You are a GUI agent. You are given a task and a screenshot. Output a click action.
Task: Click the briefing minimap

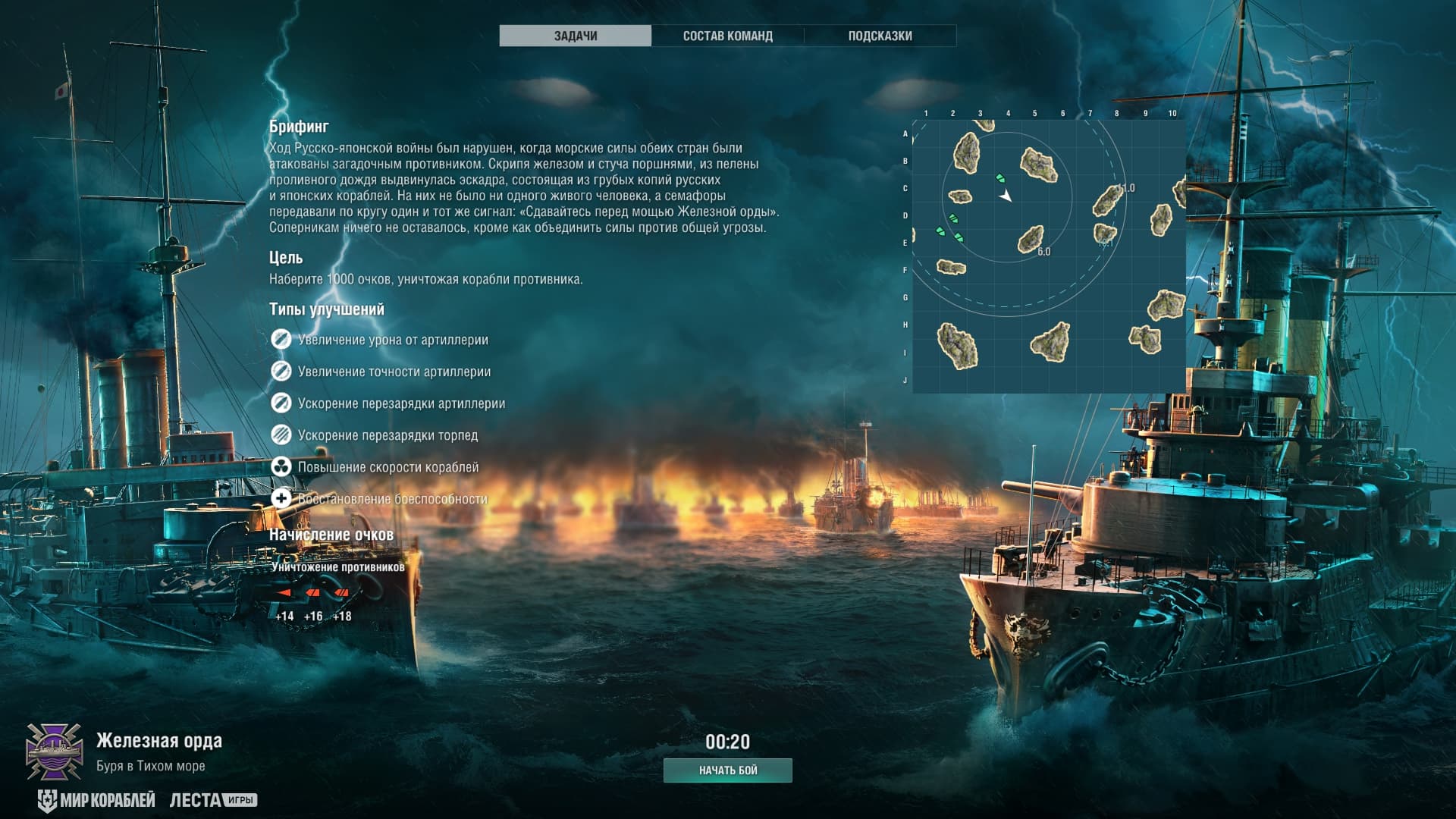click(x=1048, y=256)
